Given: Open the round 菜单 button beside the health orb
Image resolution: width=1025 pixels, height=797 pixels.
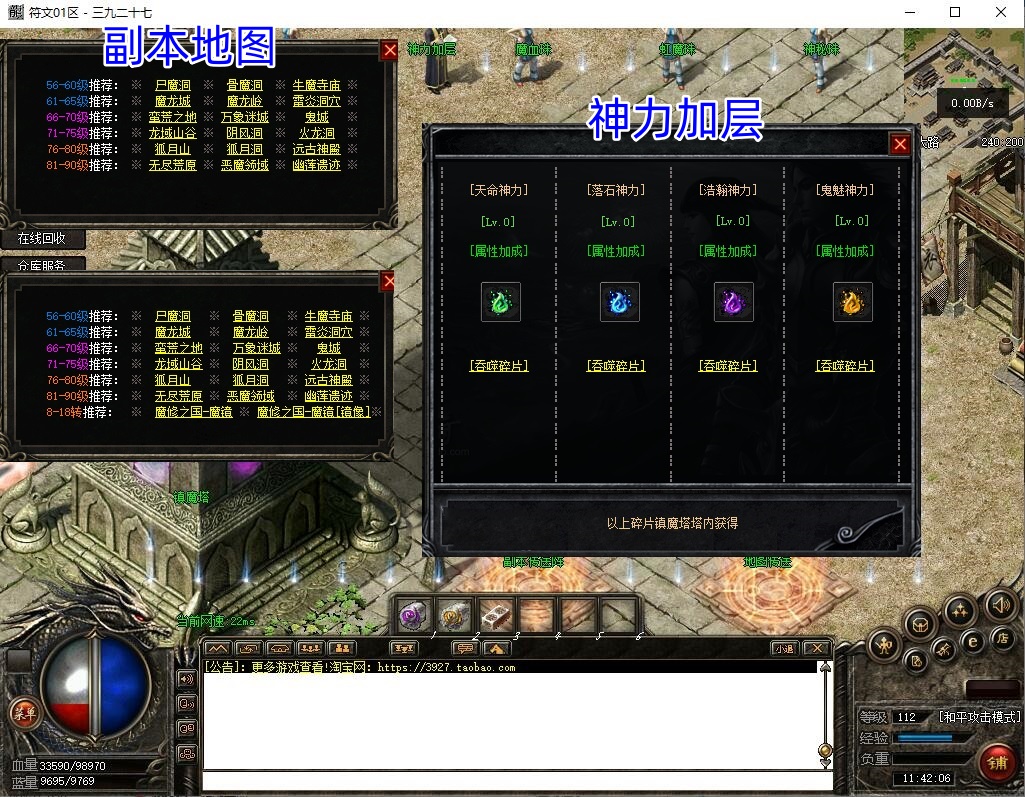Looking at the screenshot, I should pyautogui.click(x=23, y=713).
